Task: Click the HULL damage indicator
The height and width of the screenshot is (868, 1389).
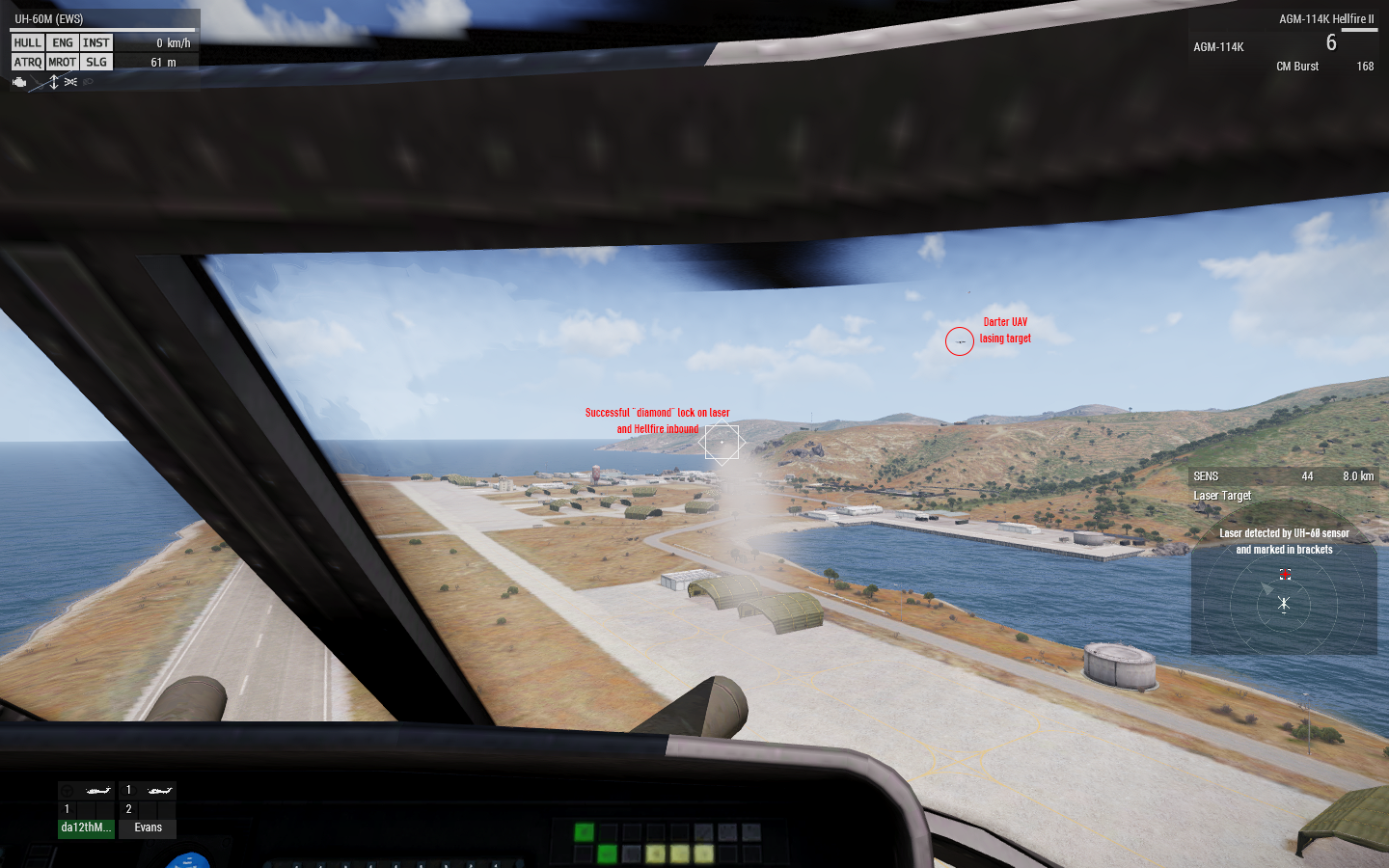Action: coord(27,42)
